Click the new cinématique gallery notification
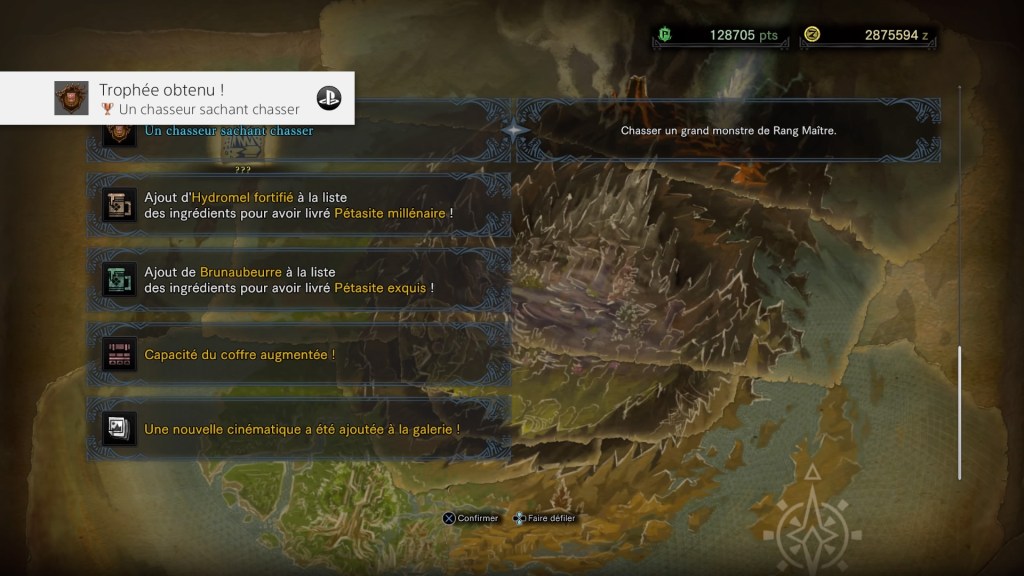Screen dimensions: 1024x576 pyautogui.click(x=300, y=429)
